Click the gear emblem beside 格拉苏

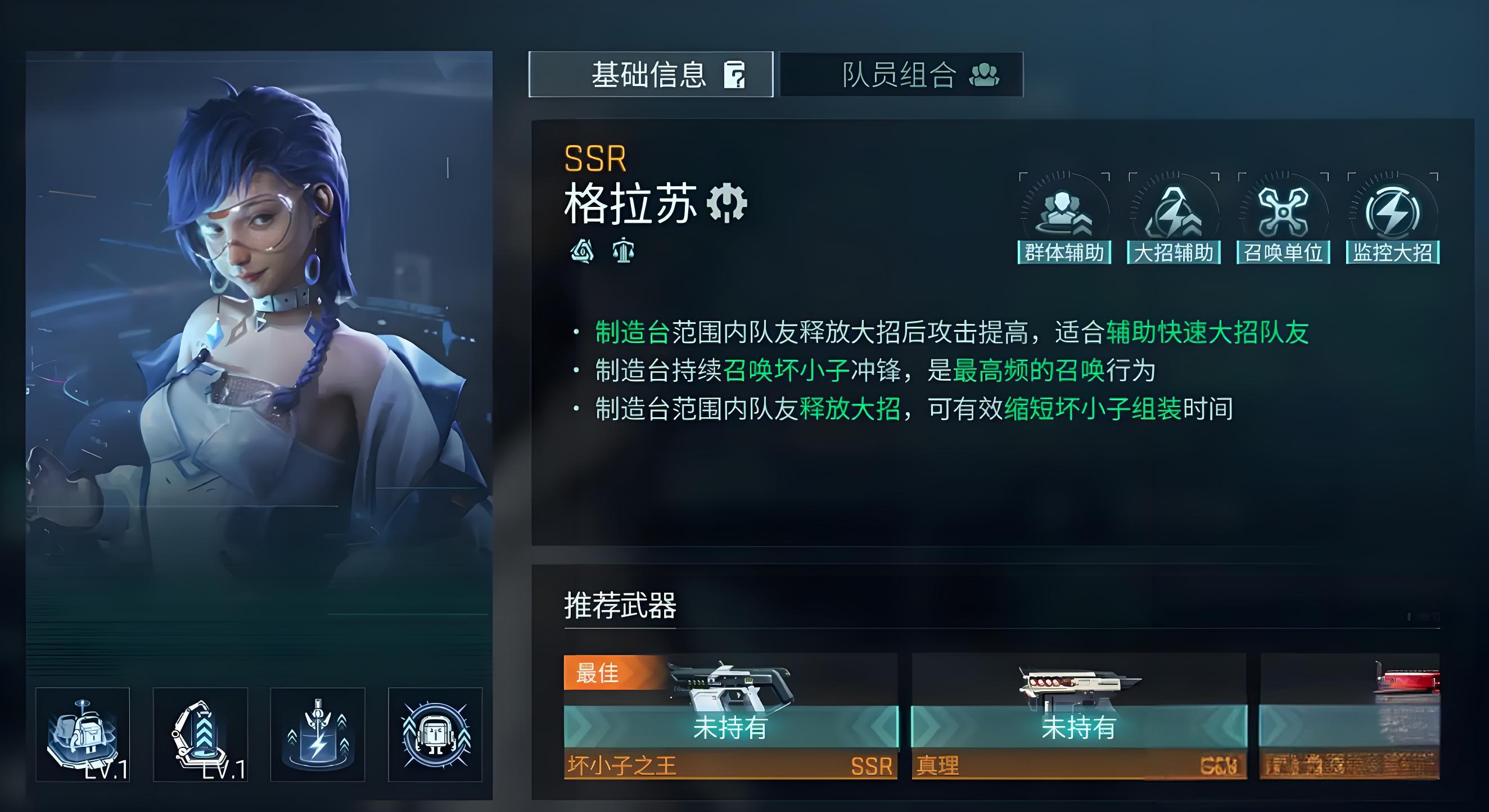[727, 203]
